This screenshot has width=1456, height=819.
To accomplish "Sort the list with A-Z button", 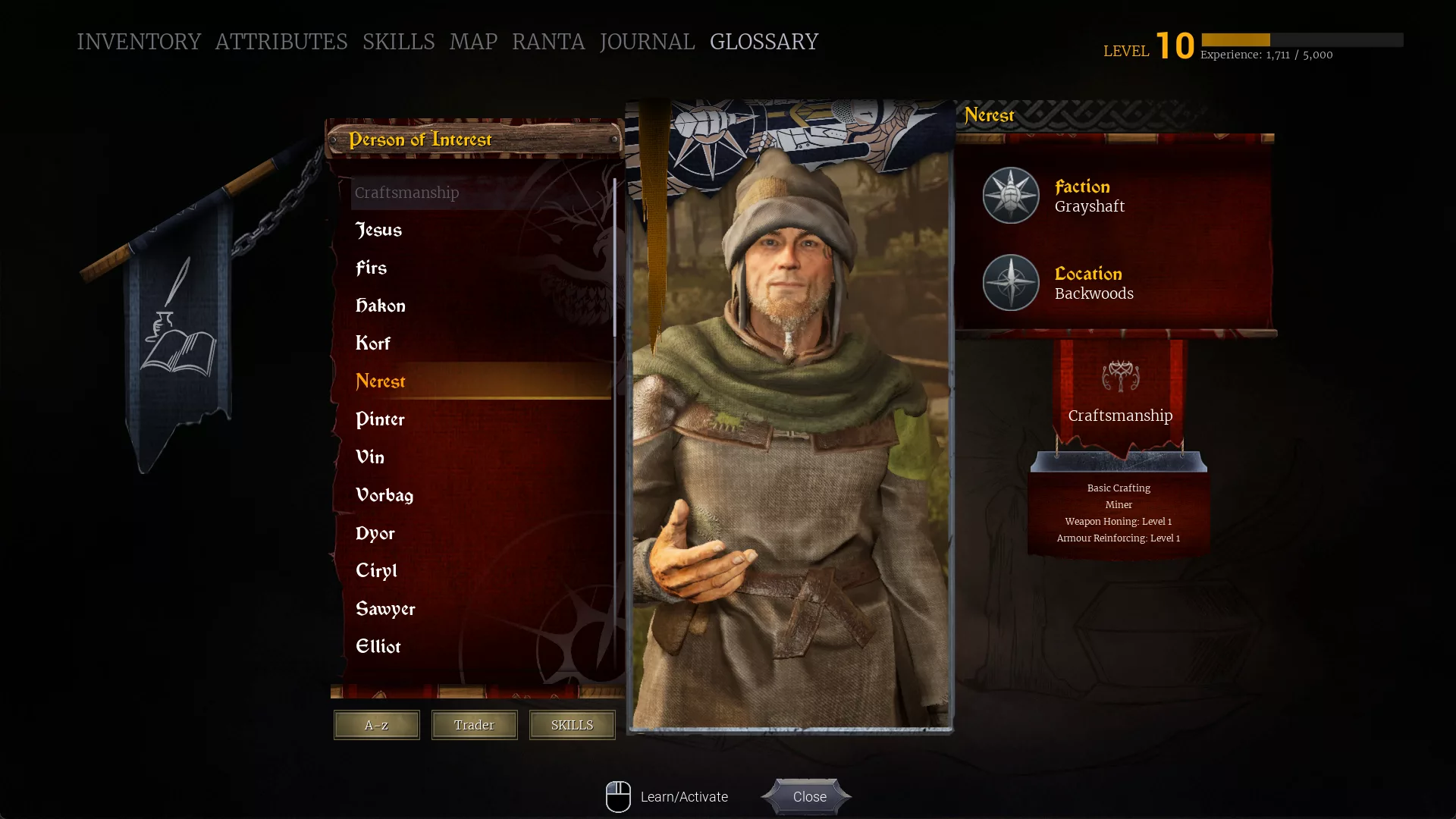I will (376, 725).
